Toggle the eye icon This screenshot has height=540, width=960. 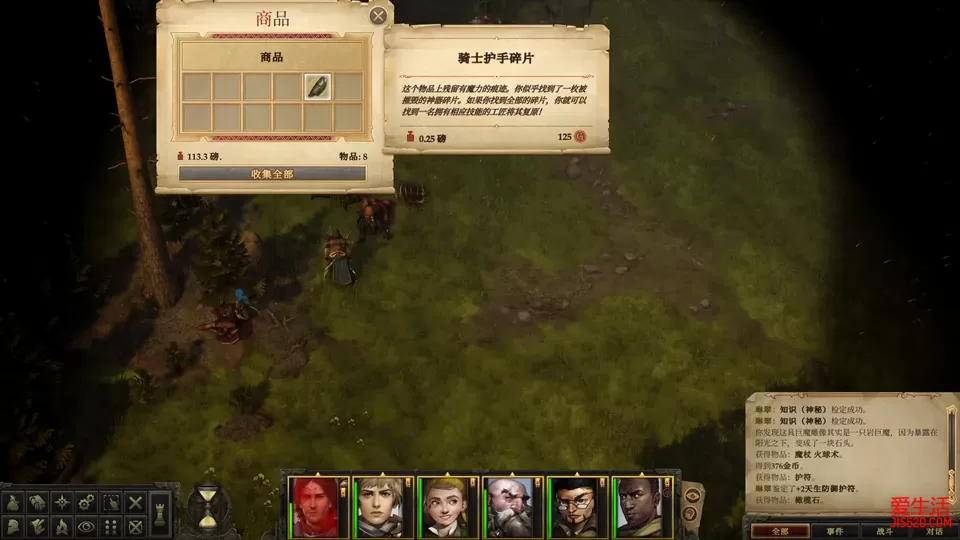pyautogui.click(x=86, y=526)
